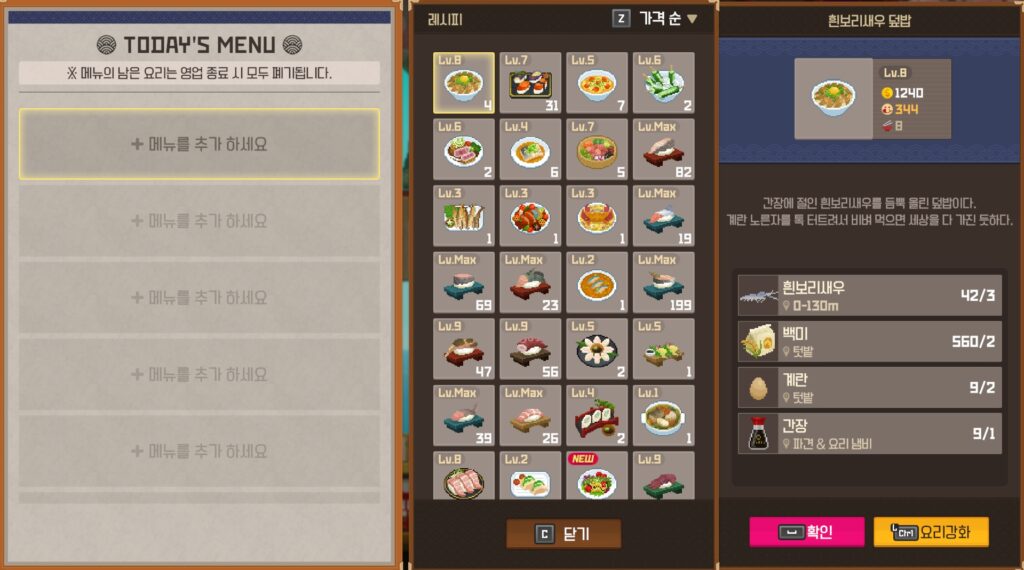Screen dimensions: 1024x570
Task: Close the recipe list with 닫기
Action: [x=563, y=534]
